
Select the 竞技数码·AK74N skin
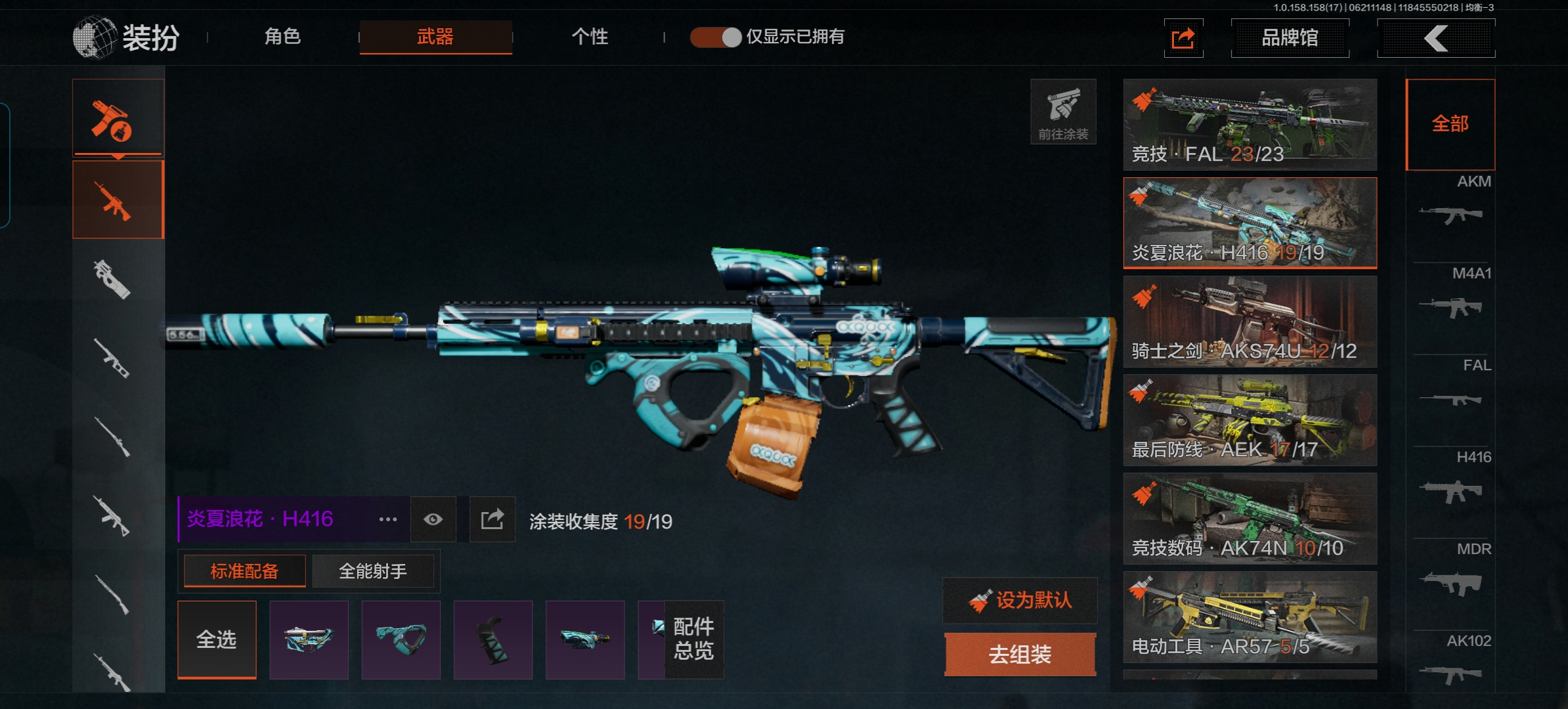1250,519
